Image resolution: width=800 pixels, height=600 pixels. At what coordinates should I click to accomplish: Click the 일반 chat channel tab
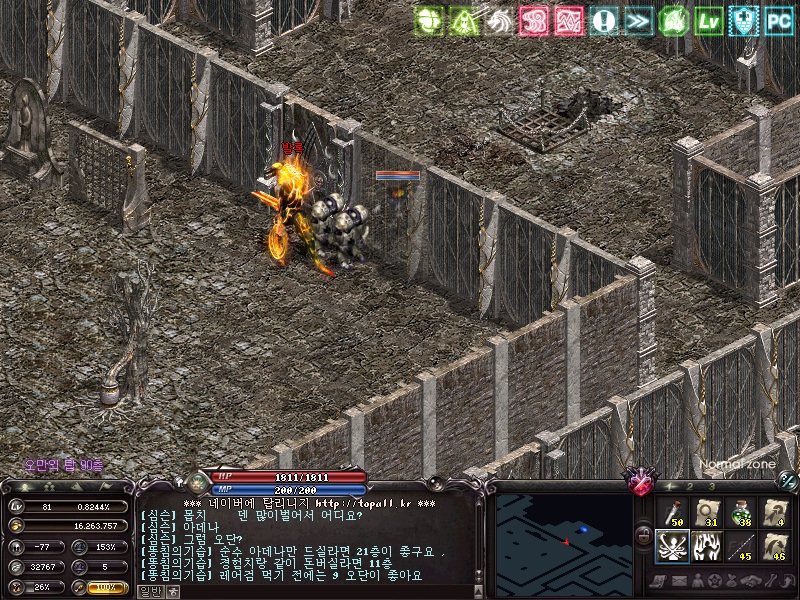pos(148,591)
